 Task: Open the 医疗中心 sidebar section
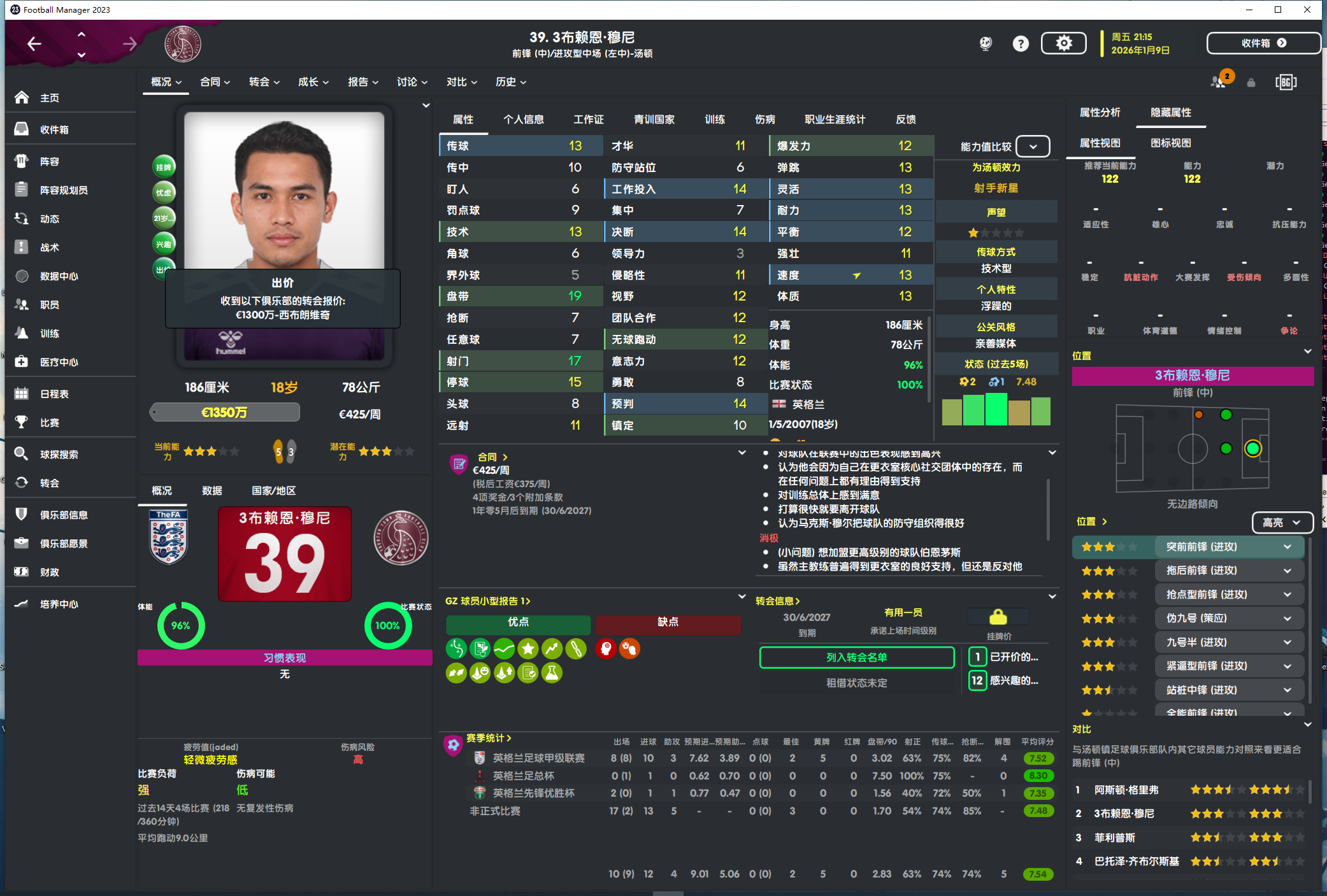tap(61, 361)
